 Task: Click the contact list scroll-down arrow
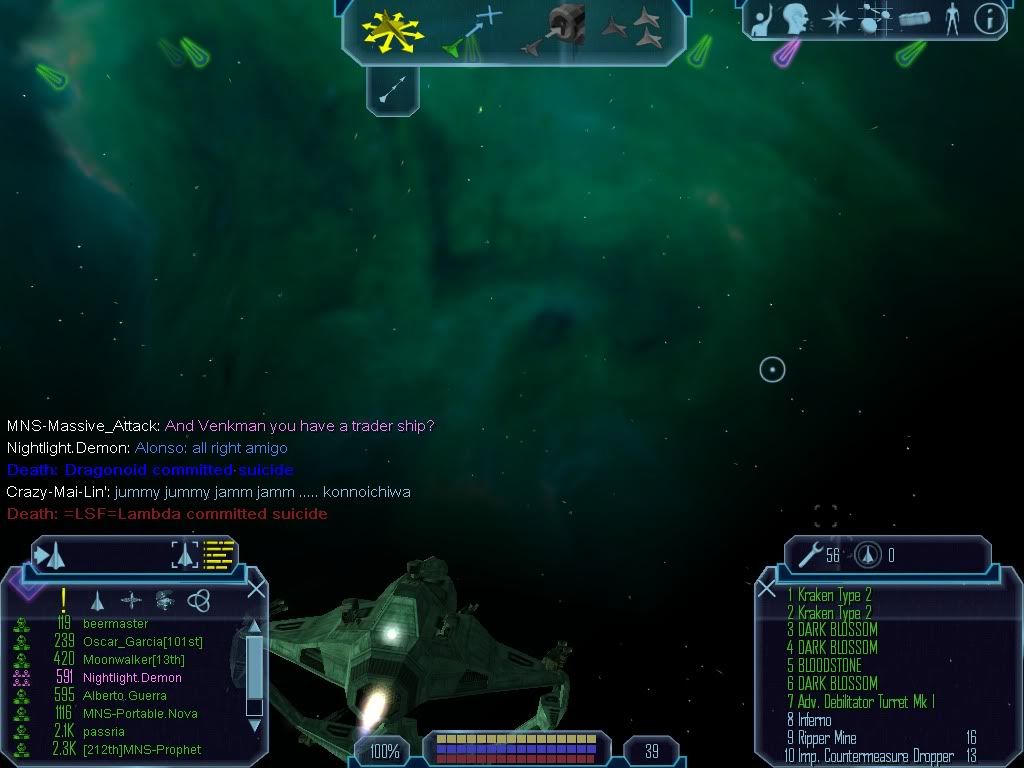click(x=254, y=723)
